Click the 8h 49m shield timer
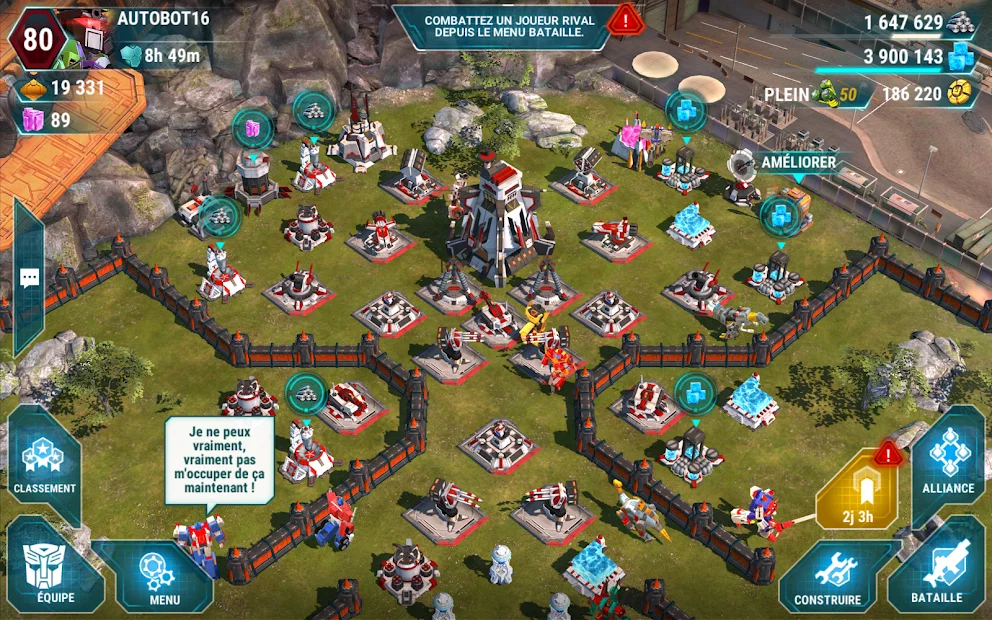 tap(162, 55)
